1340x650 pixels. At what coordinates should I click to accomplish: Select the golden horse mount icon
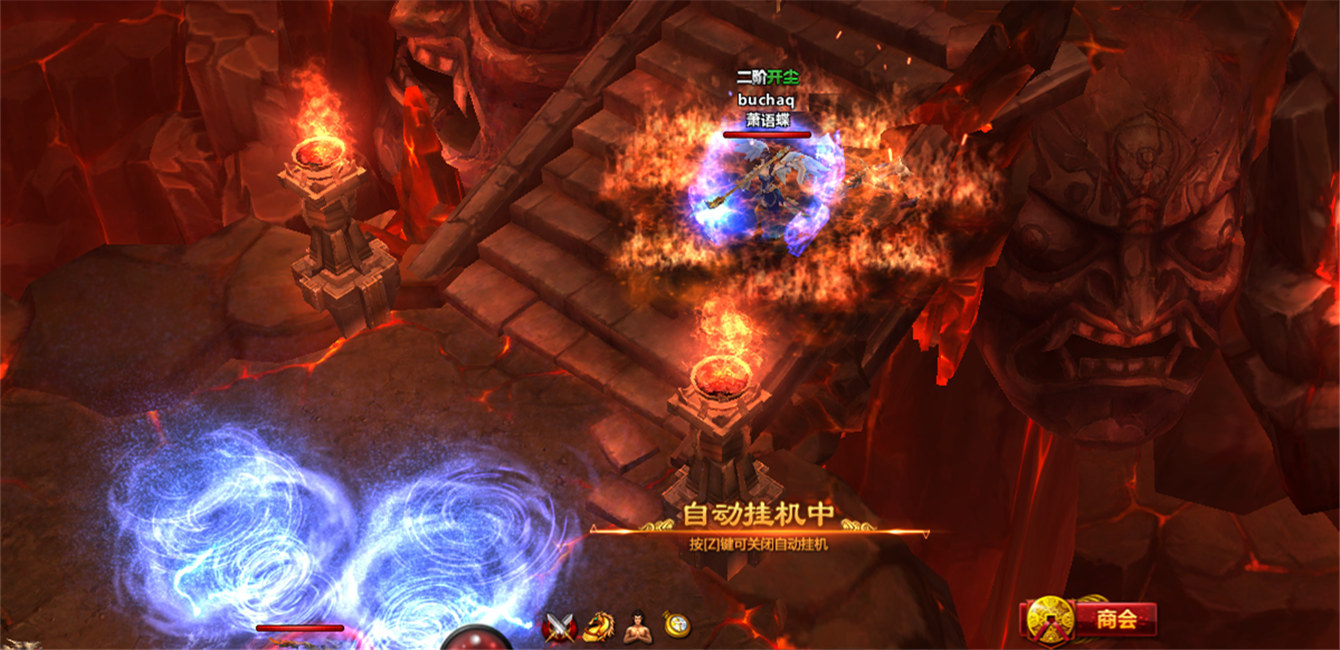coord(597,626)
